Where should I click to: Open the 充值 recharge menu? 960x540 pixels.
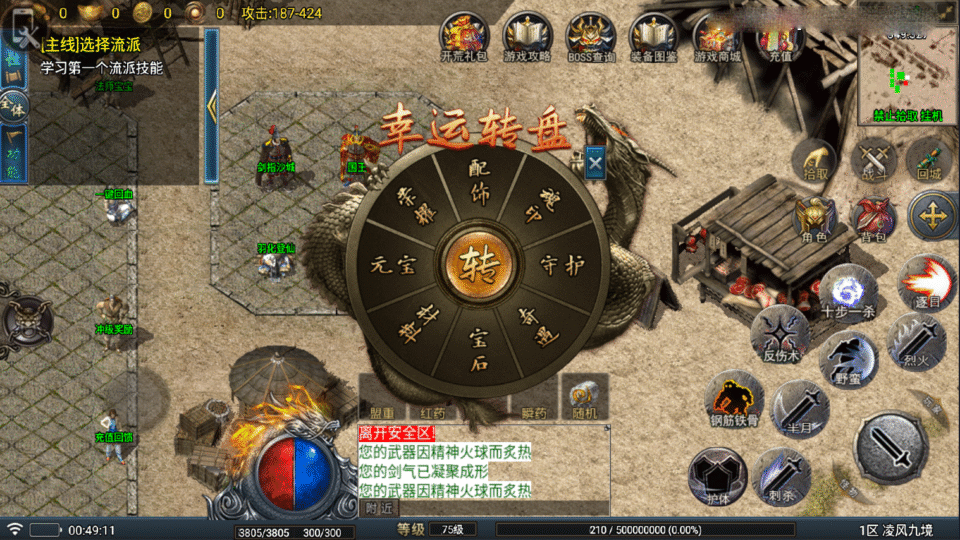[779, 36]
